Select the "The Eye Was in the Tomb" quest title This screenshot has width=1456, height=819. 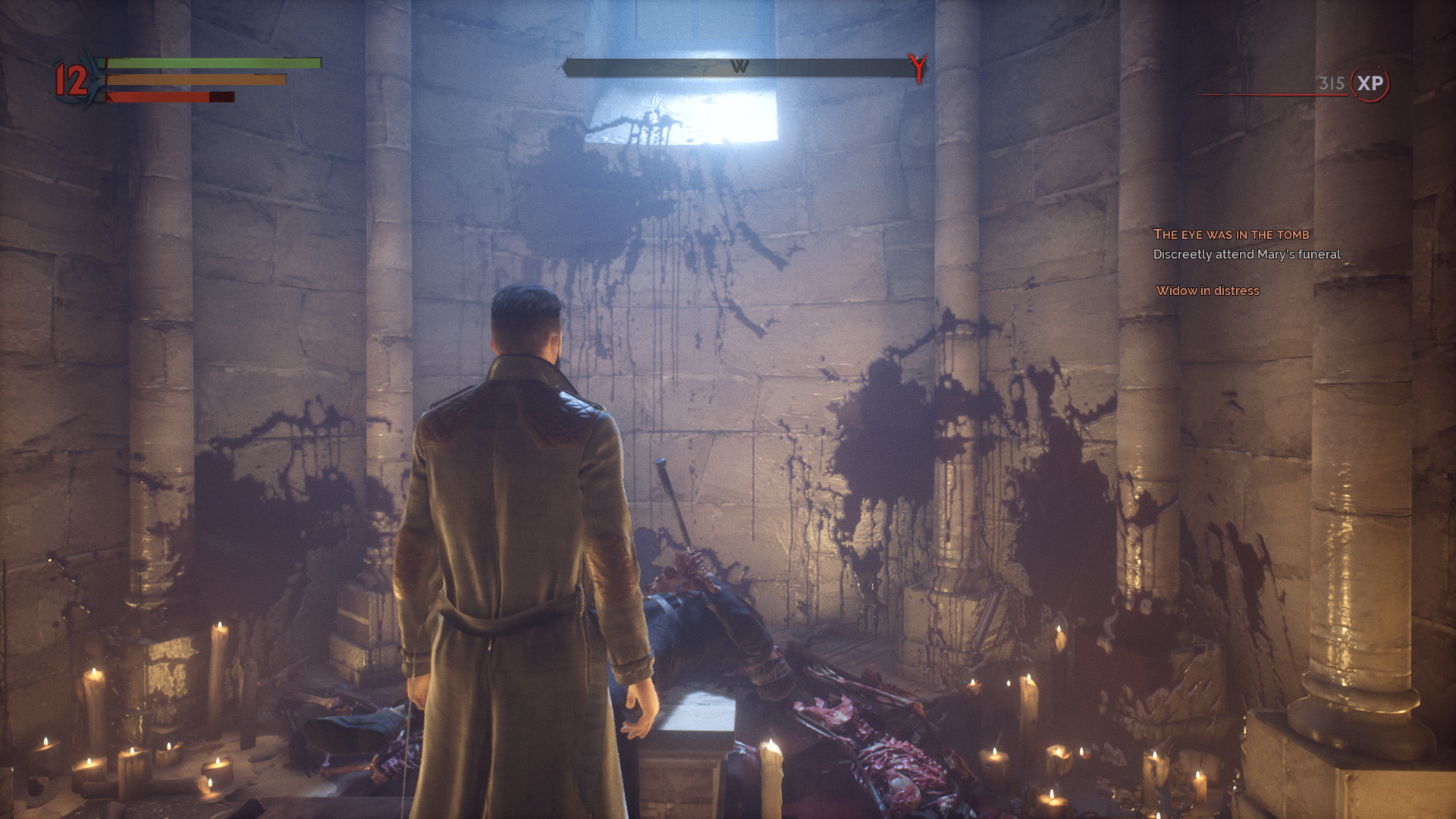[x=1231, y=234]
